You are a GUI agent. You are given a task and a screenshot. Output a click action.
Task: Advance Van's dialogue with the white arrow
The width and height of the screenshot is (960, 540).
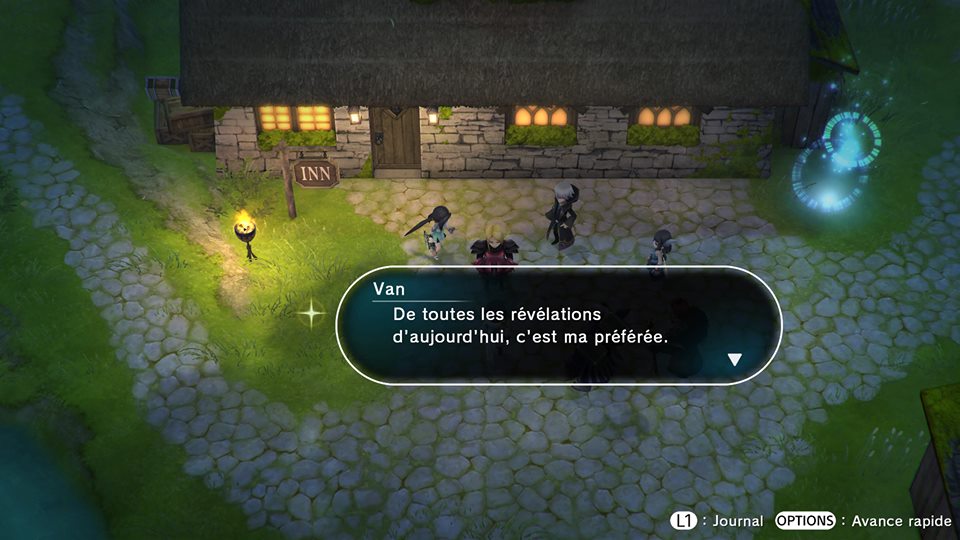[x=735, y=360]
